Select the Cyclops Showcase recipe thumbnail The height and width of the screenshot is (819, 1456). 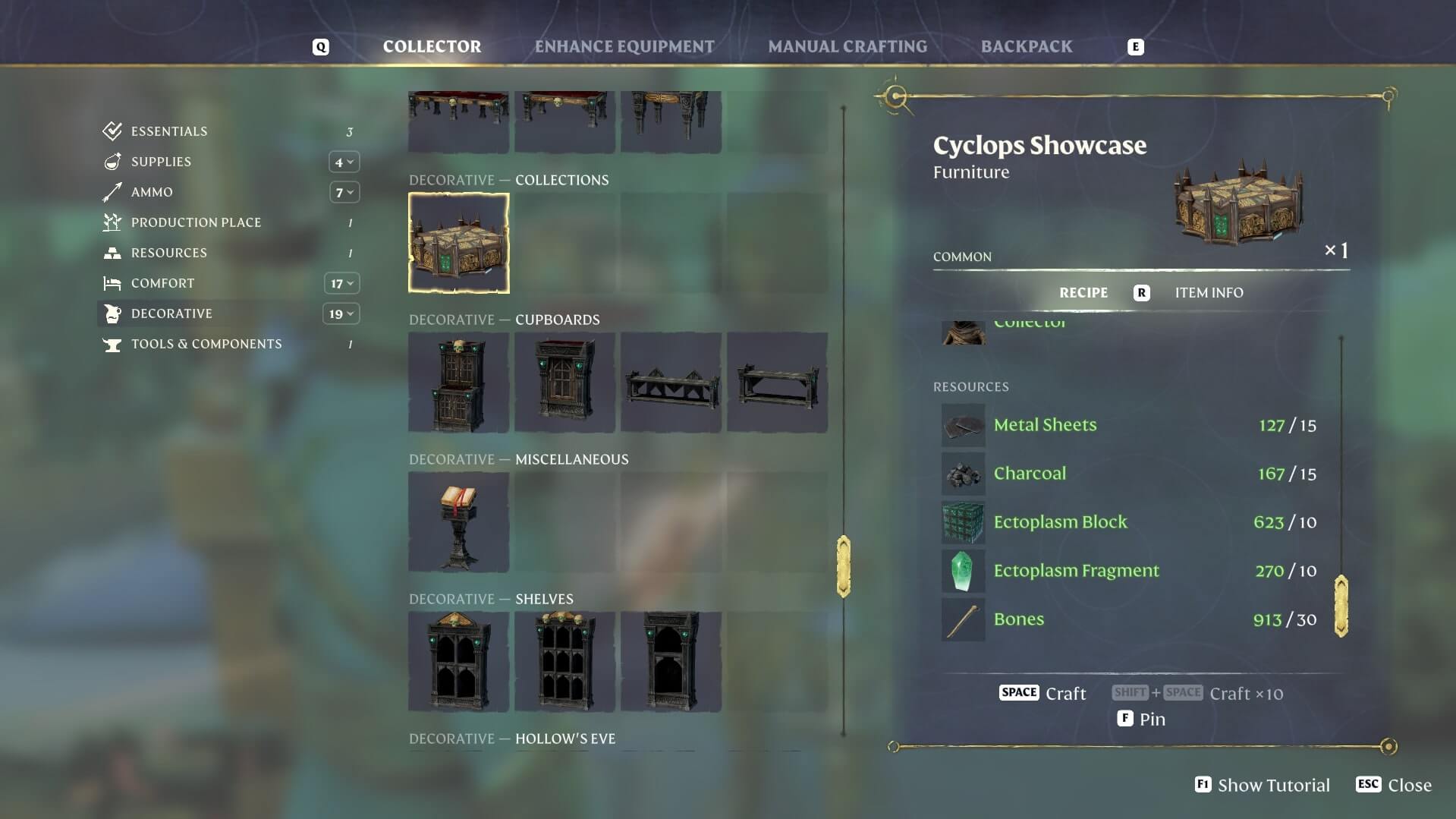point(458,243)
